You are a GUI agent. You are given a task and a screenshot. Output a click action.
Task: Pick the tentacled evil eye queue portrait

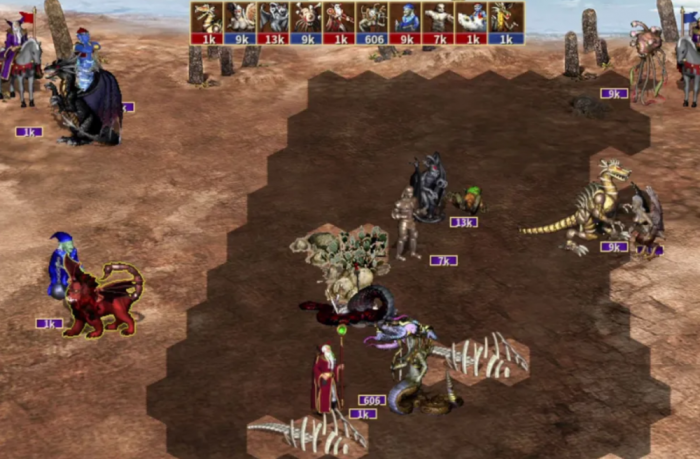307,18
